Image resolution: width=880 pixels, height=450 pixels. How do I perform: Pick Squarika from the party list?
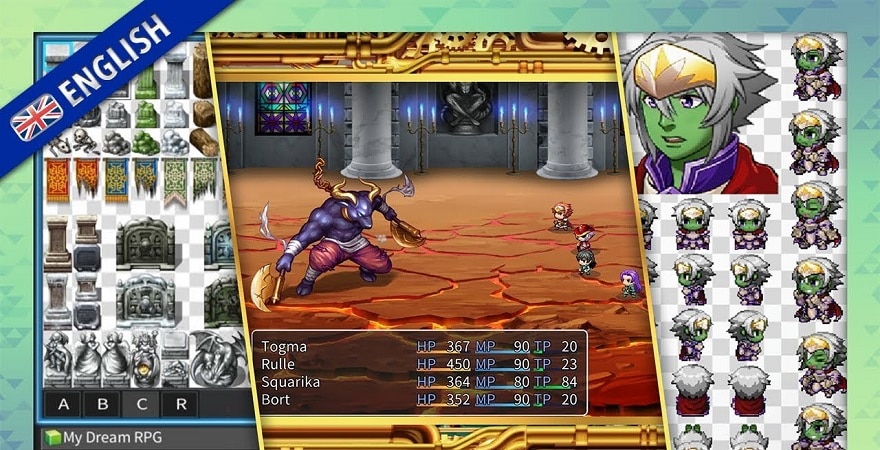click(418, 381)
